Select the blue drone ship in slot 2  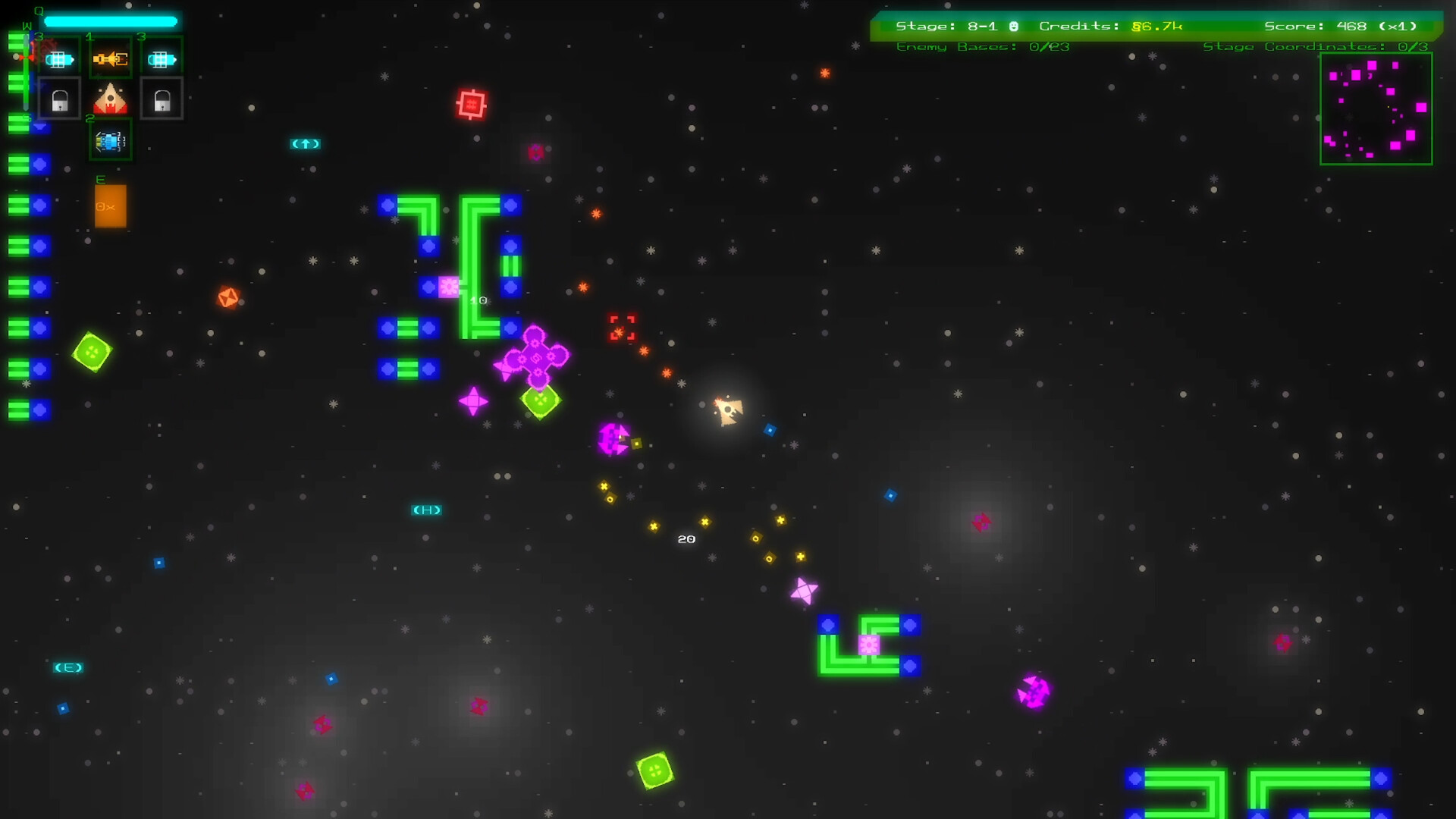click(110, 140)
